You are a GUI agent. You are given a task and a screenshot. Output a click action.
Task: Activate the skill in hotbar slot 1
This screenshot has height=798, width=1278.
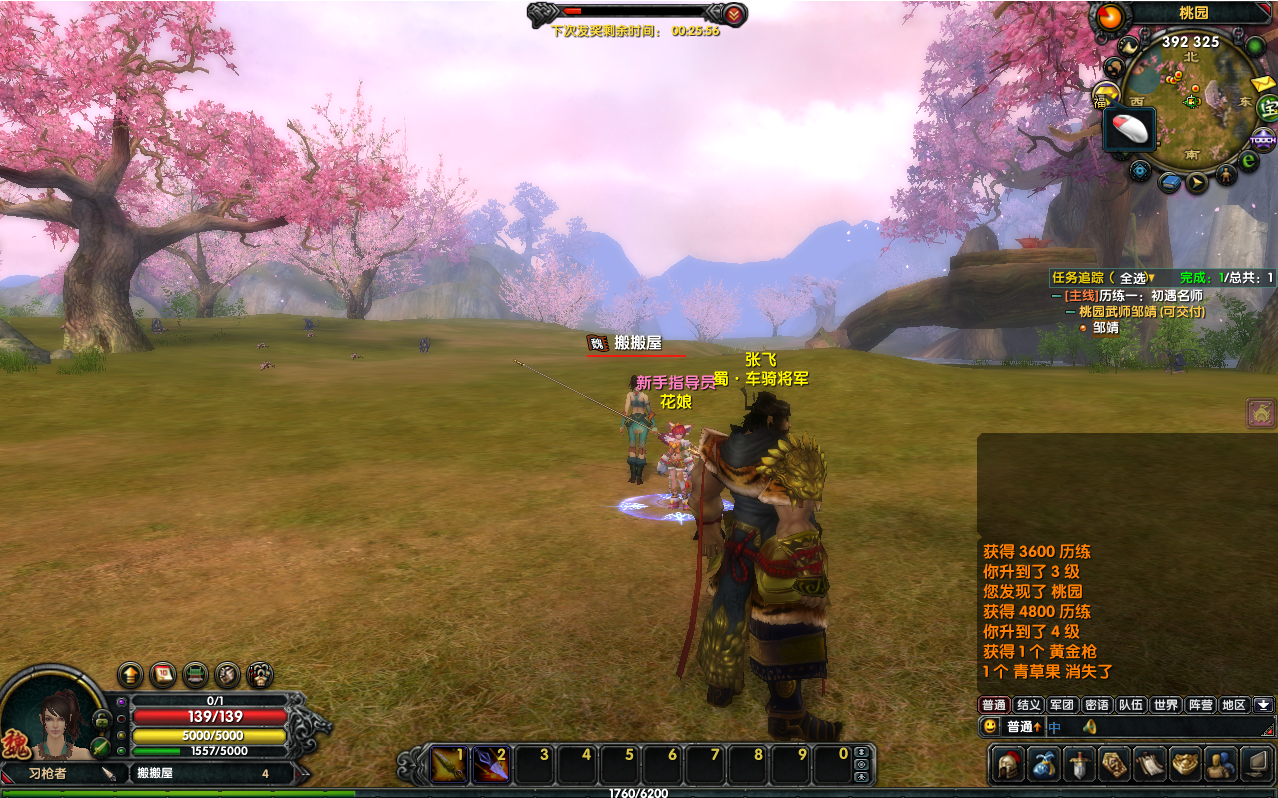click(x=447, y=765)
